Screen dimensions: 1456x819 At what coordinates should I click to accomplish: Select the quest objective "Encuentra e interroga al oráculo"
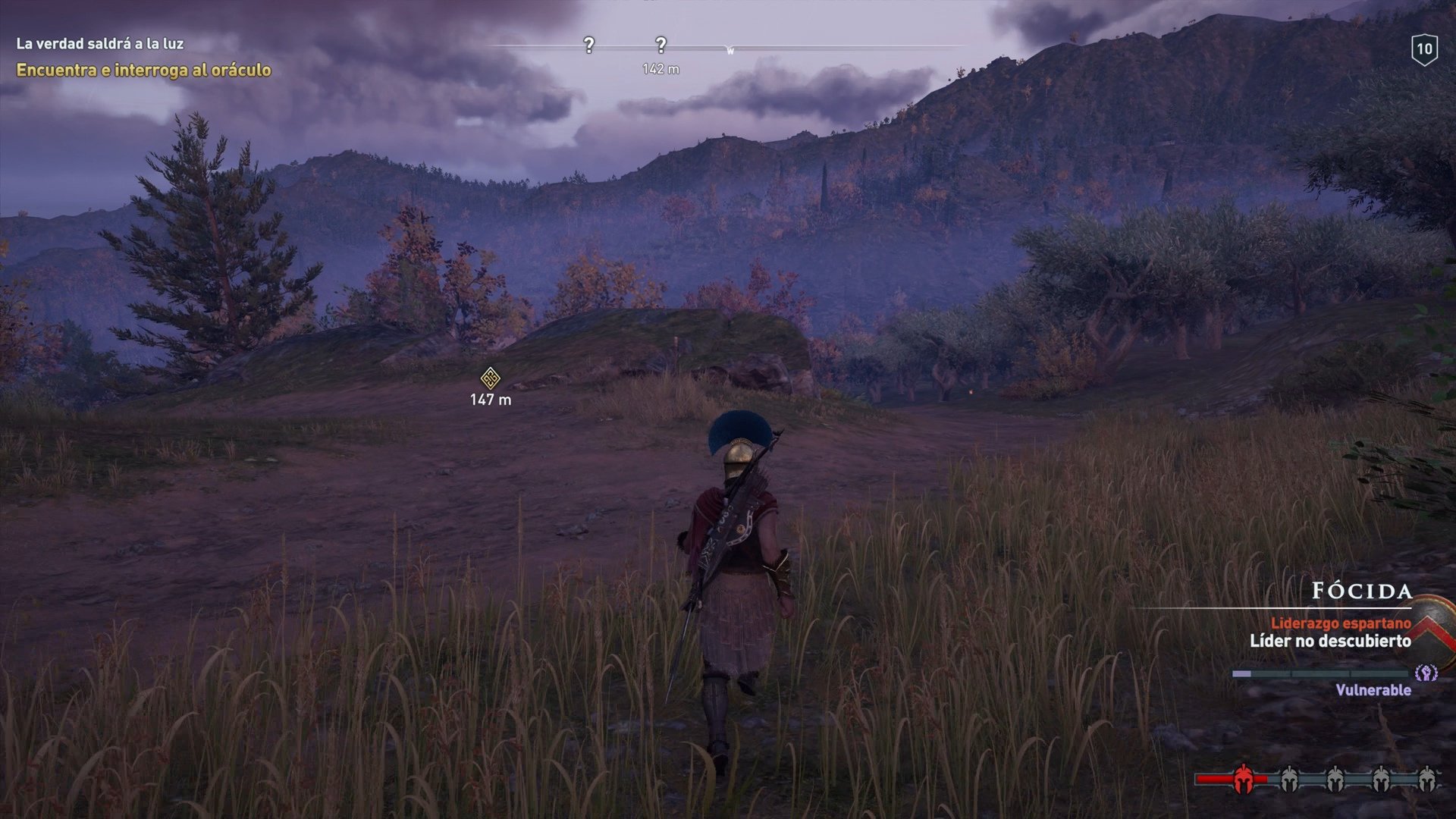143,71
